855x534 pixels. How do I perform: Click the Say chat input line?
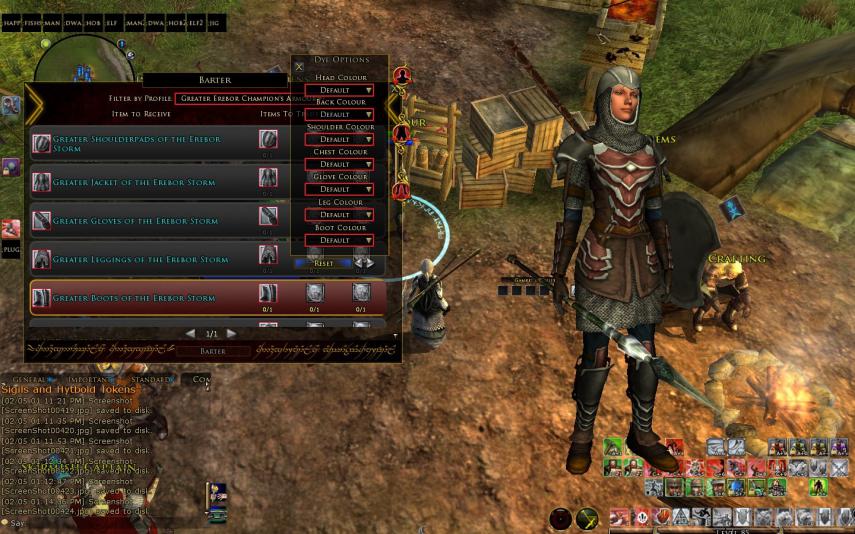60,523
